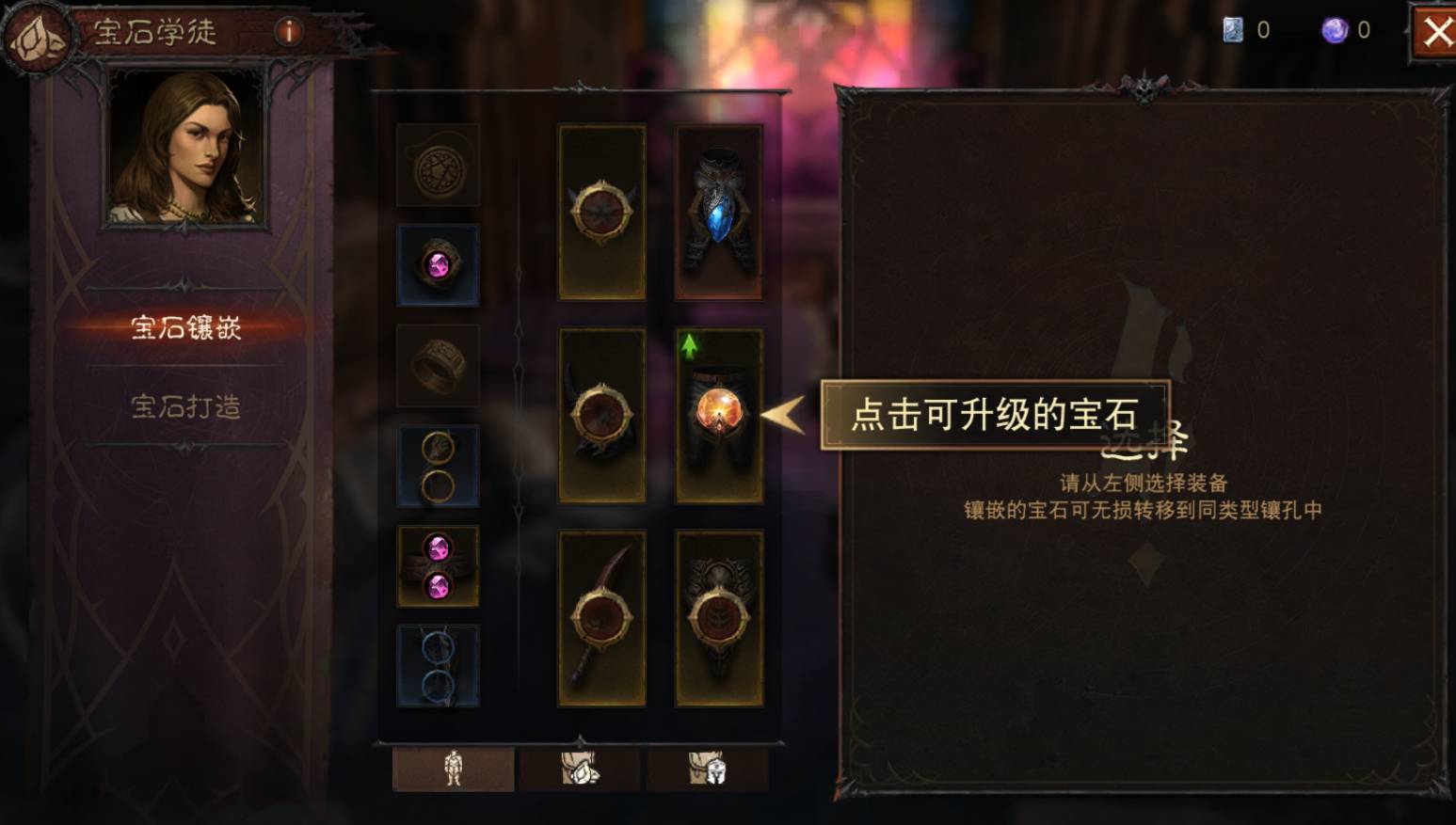The height and width of the screenshot is (825, 1456).
Task: Select the empty amulet slot at the top
Action: tap(440, 163)
